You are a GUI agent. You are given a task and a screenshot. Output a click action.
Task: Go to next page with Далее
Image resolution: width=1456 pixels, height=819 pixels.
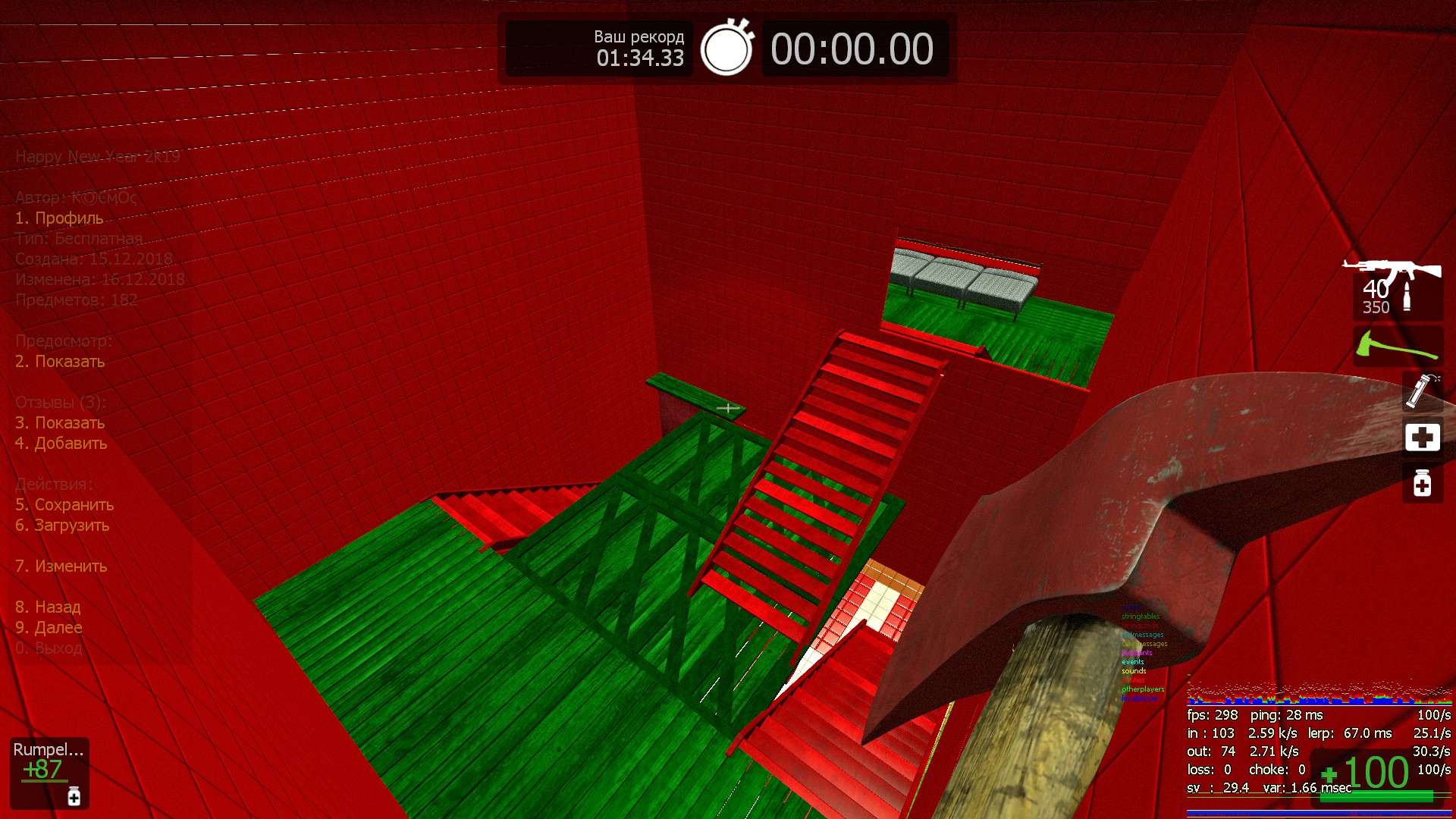(49, 628)
